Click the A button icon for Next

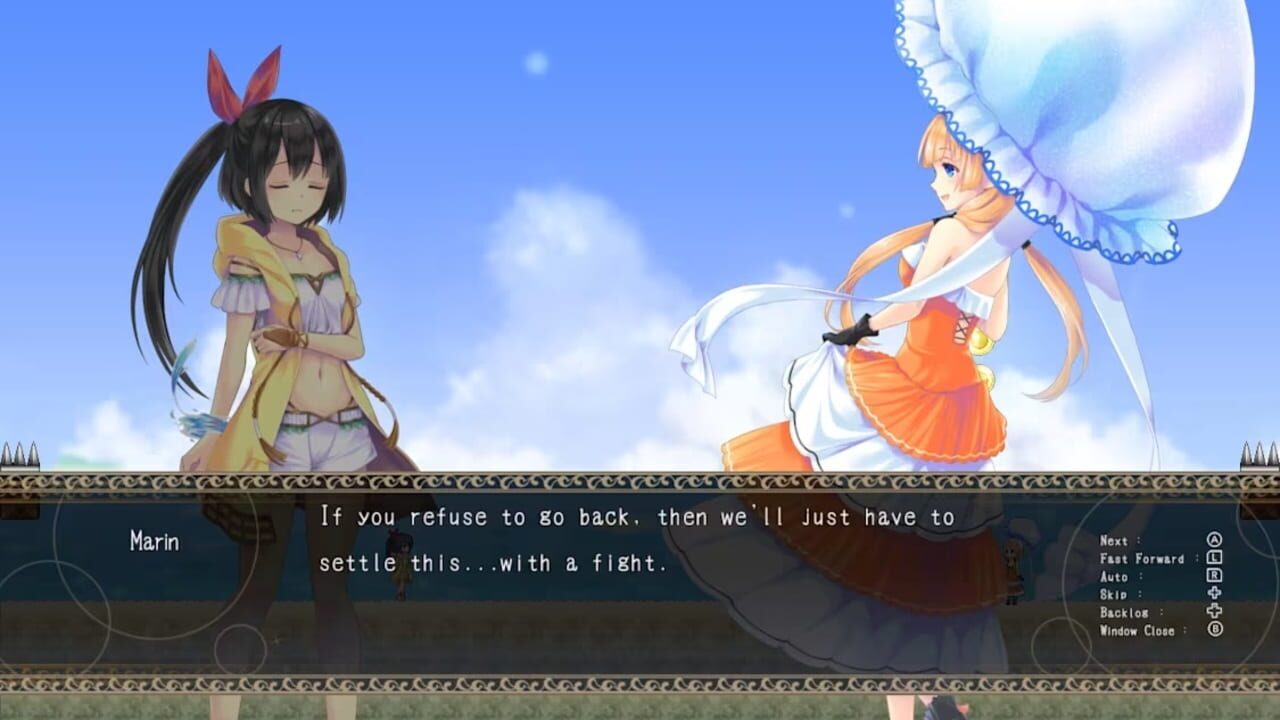coord(1216,539)
